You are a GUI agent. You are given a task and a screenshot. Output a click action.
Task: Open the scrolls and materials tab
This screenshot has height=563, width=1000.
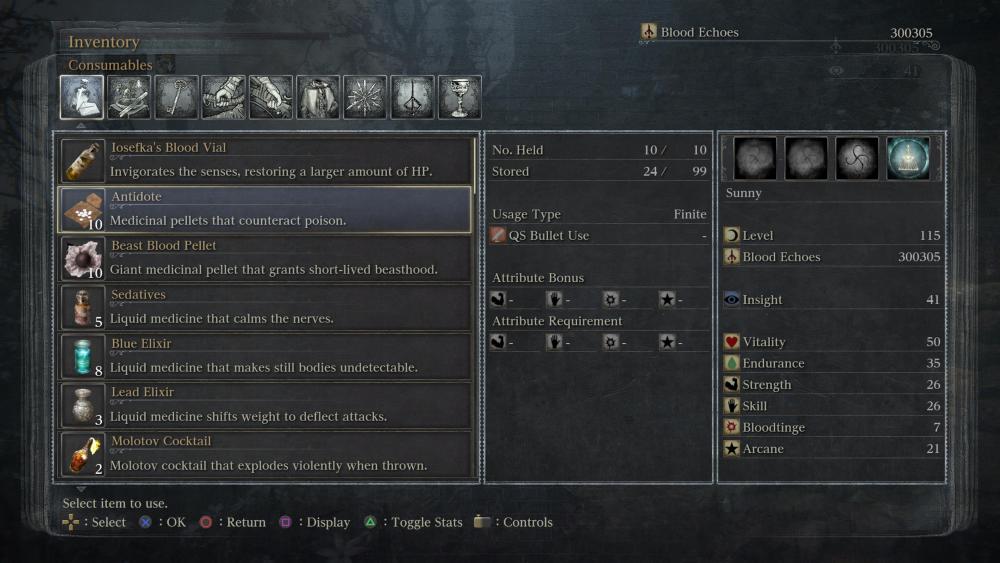[x=129, y=97]
